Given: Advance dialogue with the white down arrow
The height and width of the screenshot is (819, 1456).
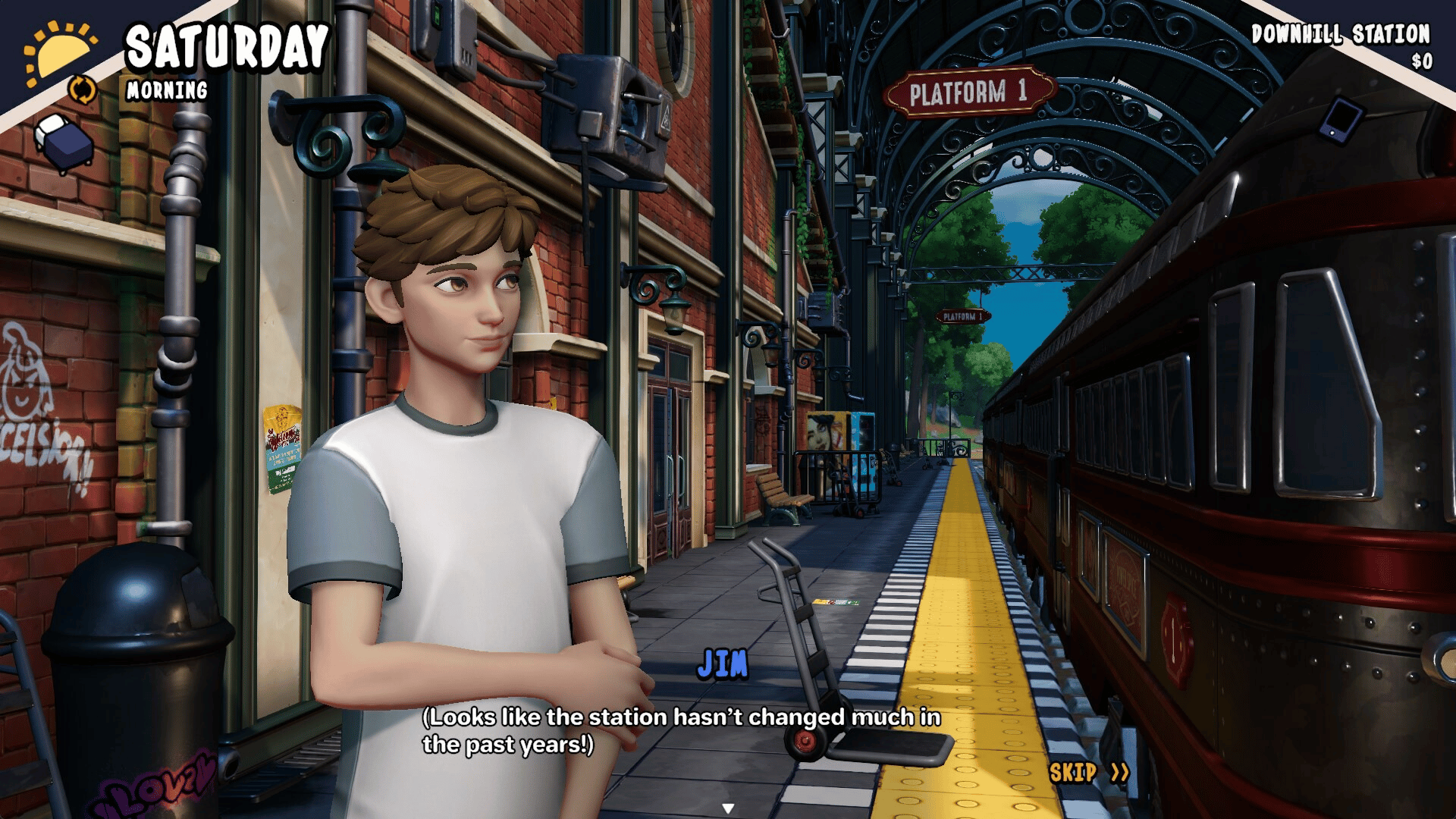Looking at the screenshot, I should [728, 808].
